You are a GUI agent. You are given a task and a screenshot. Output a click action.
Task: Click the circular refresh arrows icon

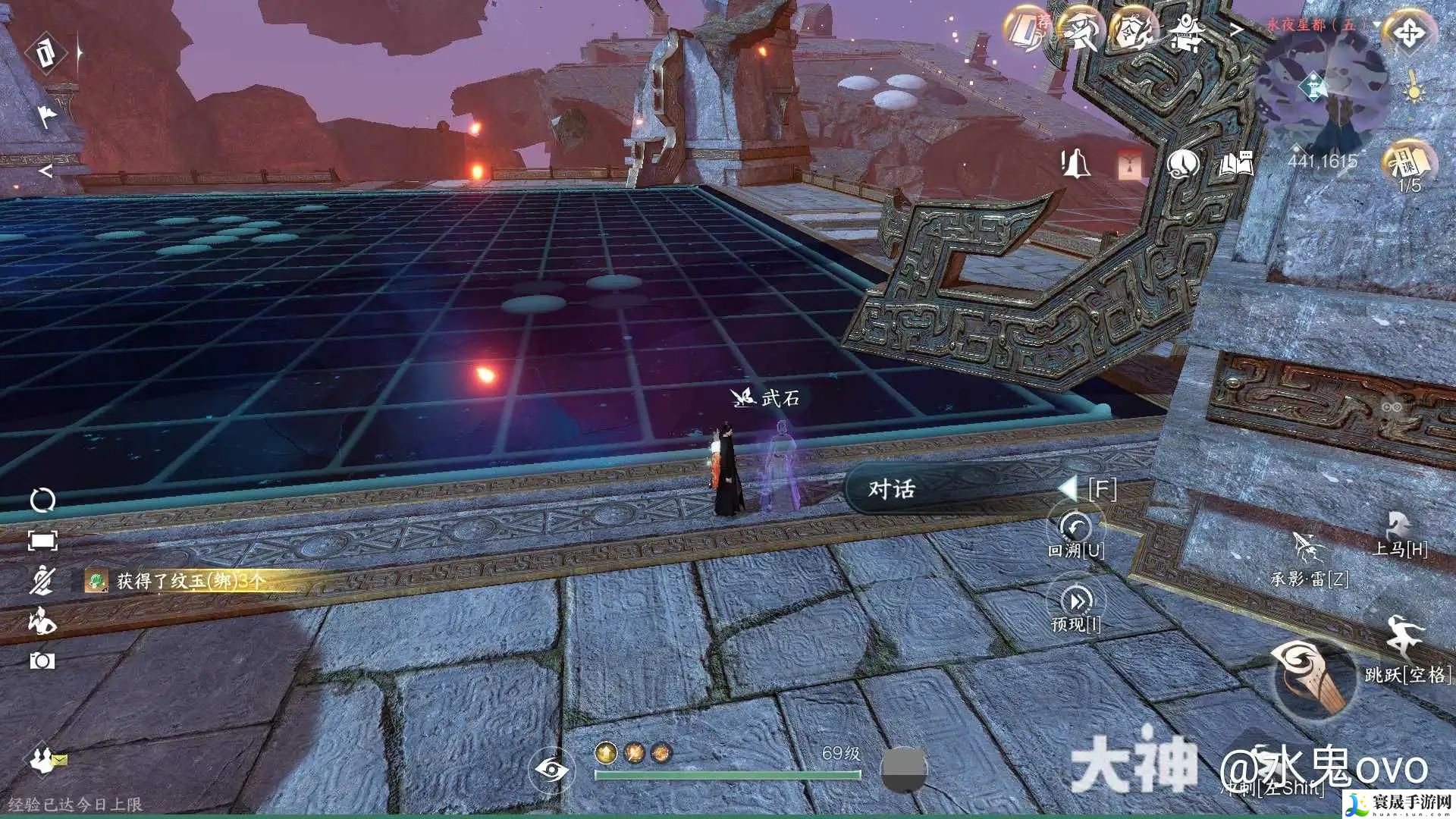[x=42, y=500]
